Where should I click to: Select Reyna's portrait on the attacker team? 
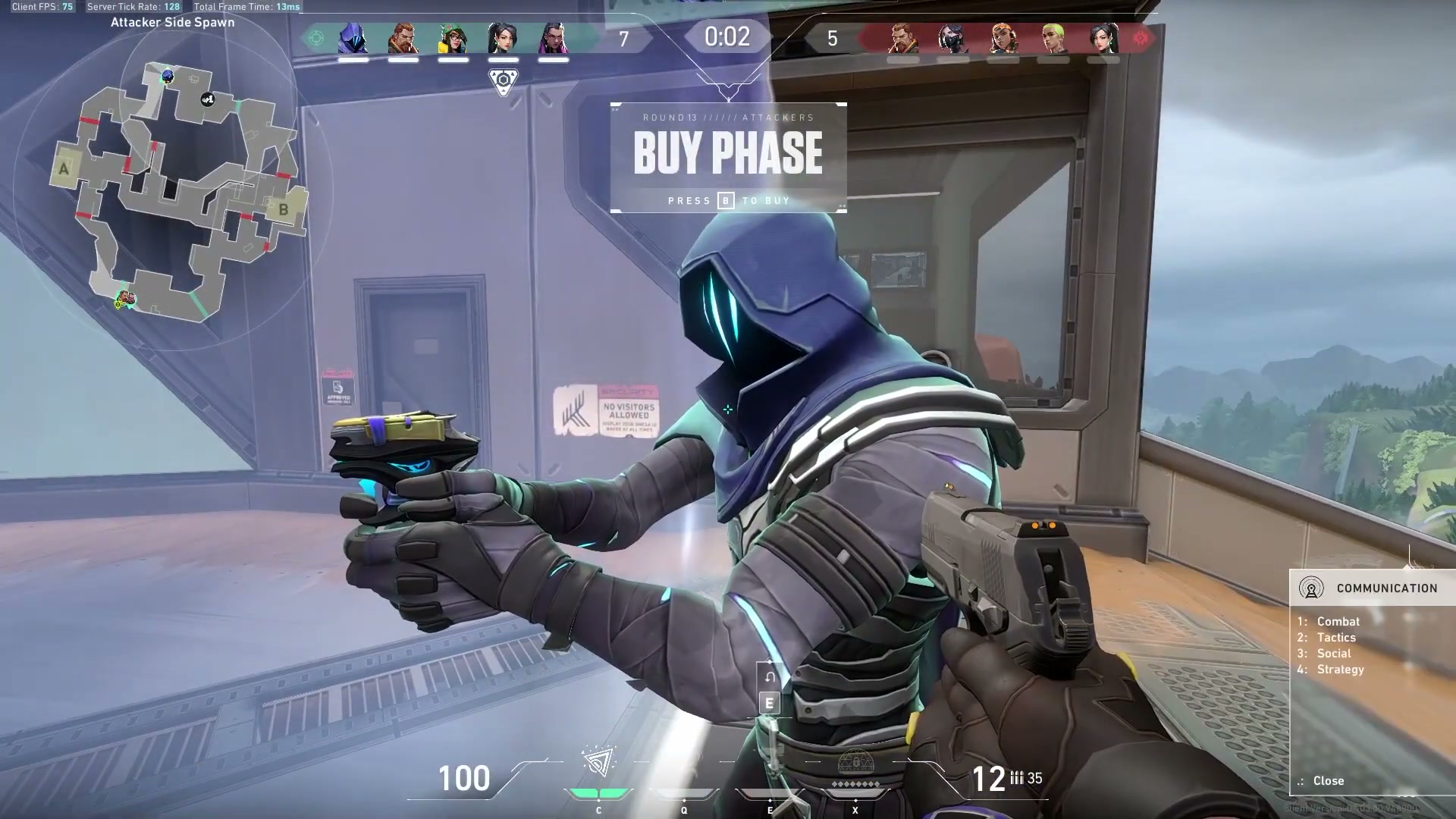(553, 38)
